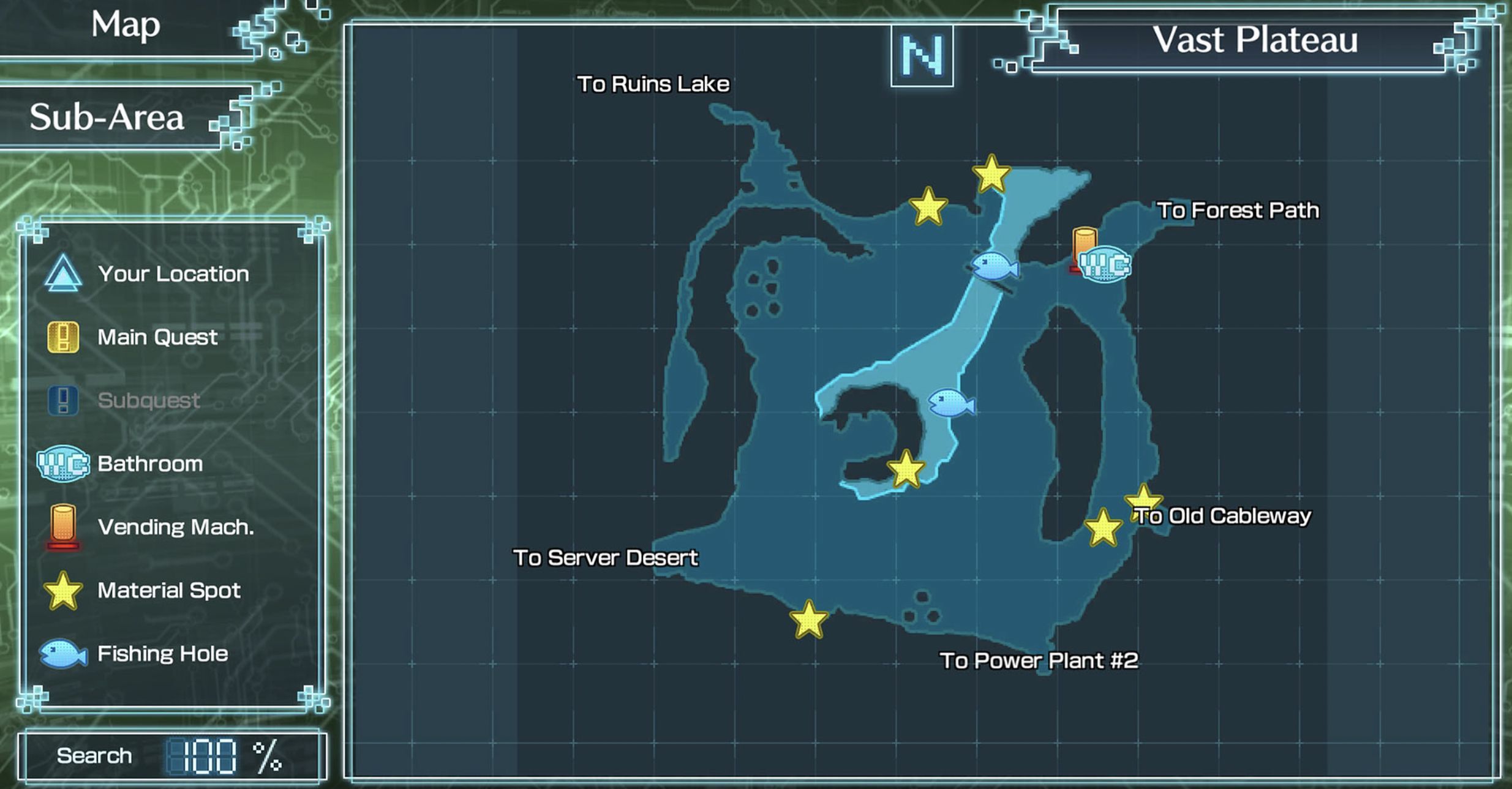Screen dimensions: 1512x789
Task: Select the To Server Desert exit label
Action: click(606, 558)
